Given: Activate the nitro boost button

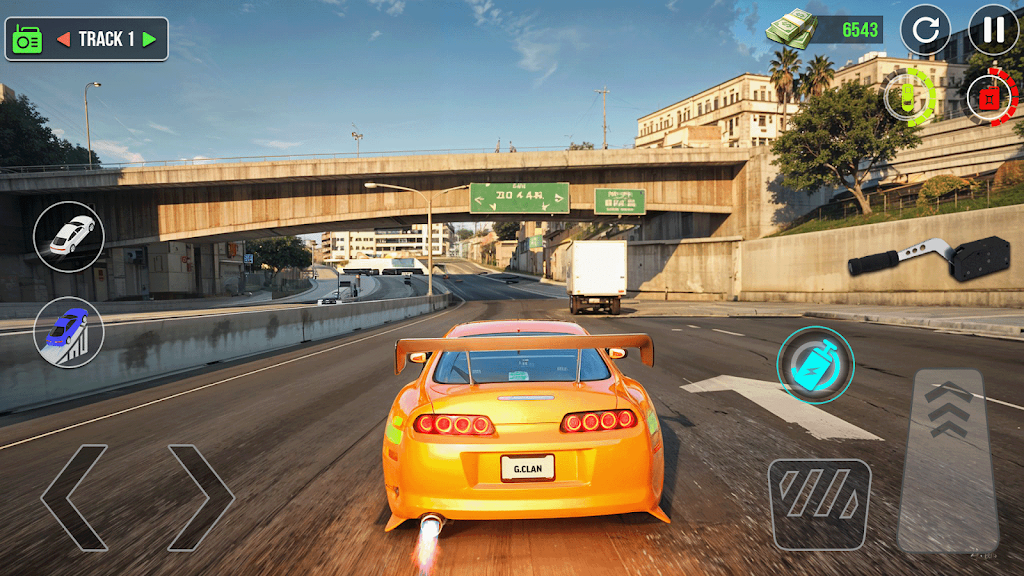Looking at the screenshot, I should click(815, 365).
